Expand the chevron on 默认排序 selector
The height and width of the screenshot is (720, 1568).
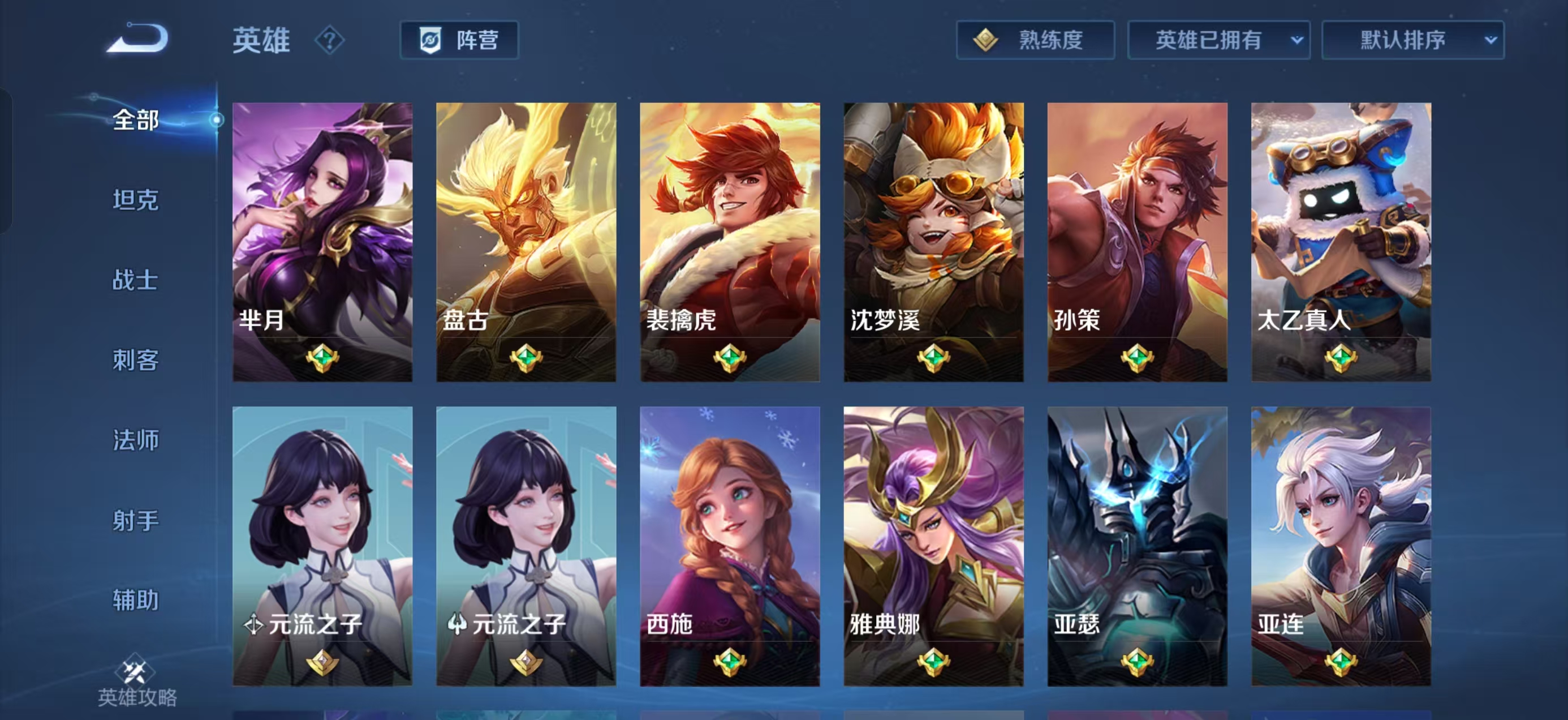pyautogui.click(x=1489, y=40)
